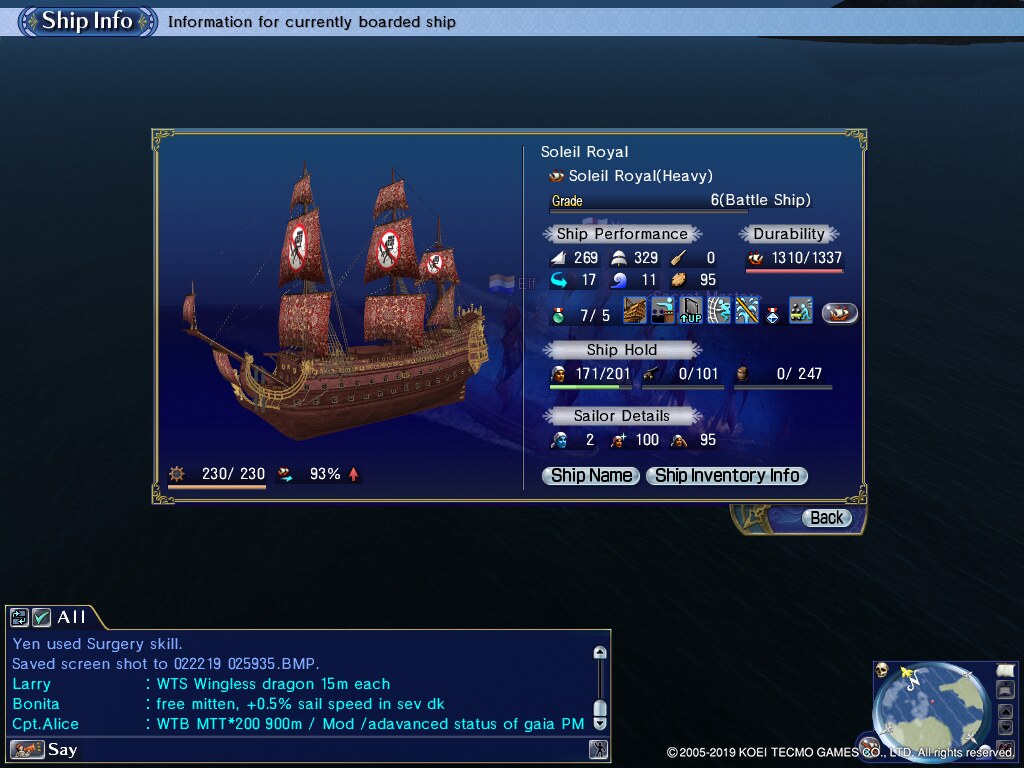Open the globe minimap
Viewport: 1024px width, 768px height.
click(x=932, y=710)
